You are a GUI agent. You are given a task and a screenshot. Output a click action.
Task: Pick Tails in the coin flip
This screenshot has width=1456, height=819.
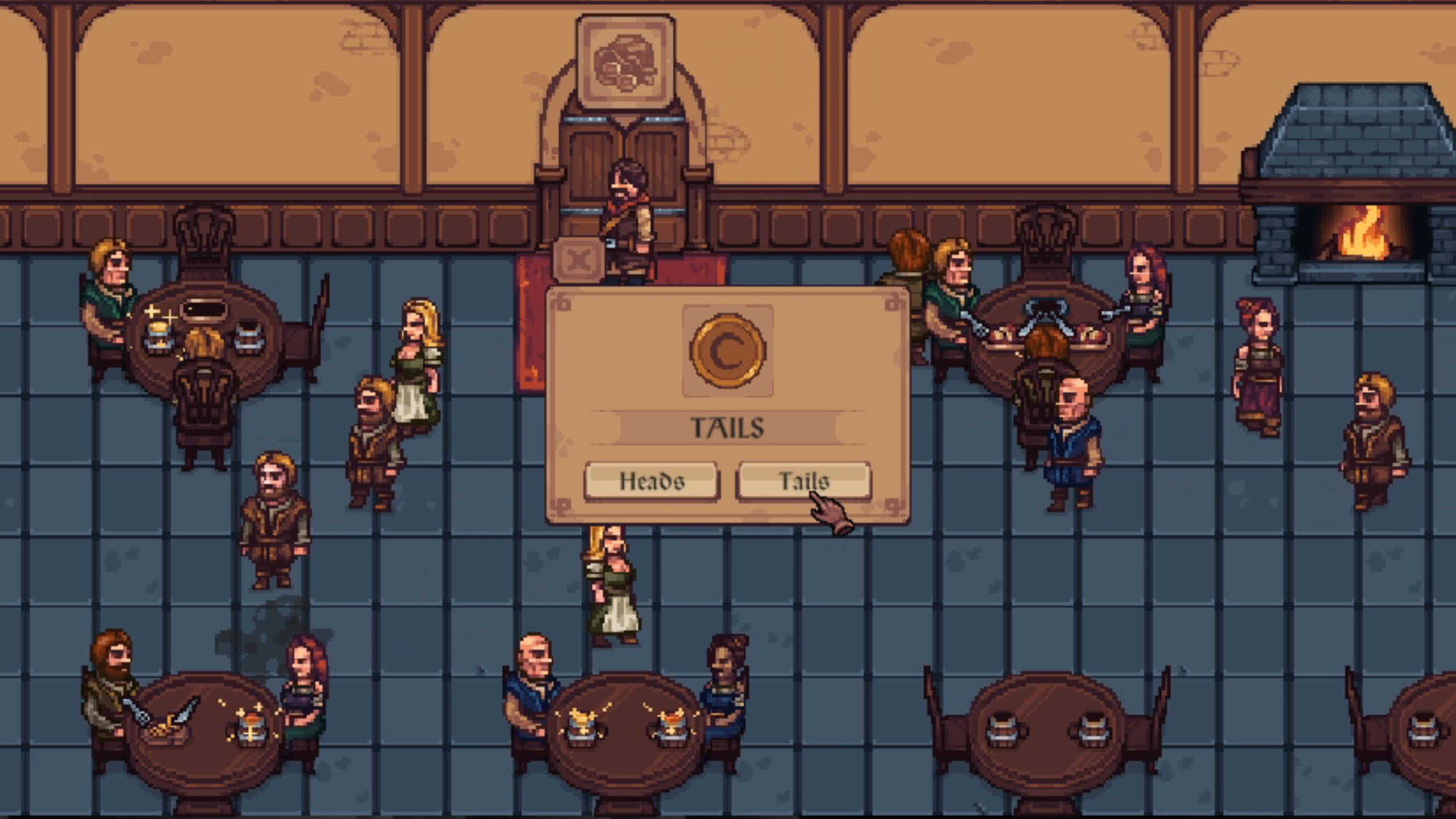click(803, 481)
